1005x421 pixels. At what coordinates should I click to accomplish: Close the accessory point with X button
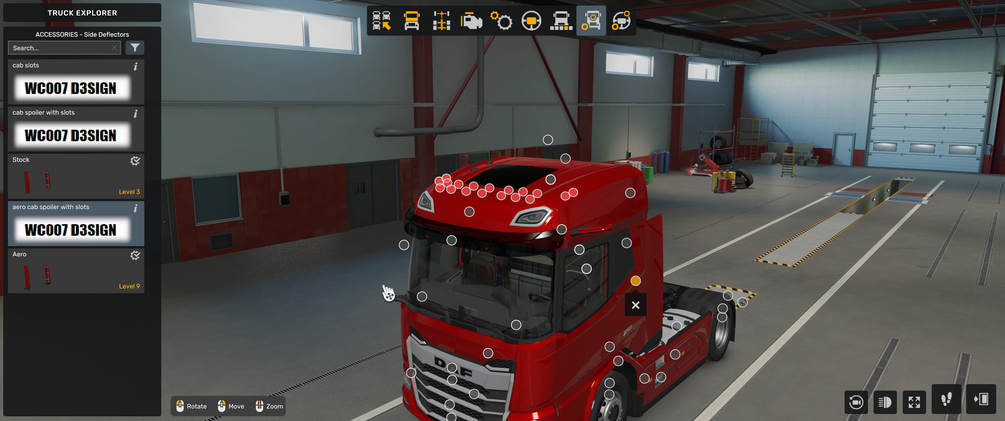[x=635, y=305]
